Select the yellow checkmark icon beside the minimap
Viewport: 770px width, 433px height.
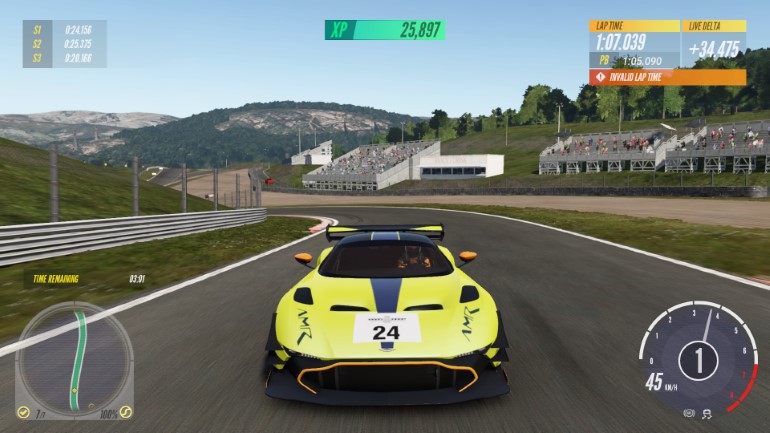tap(24, 410)
